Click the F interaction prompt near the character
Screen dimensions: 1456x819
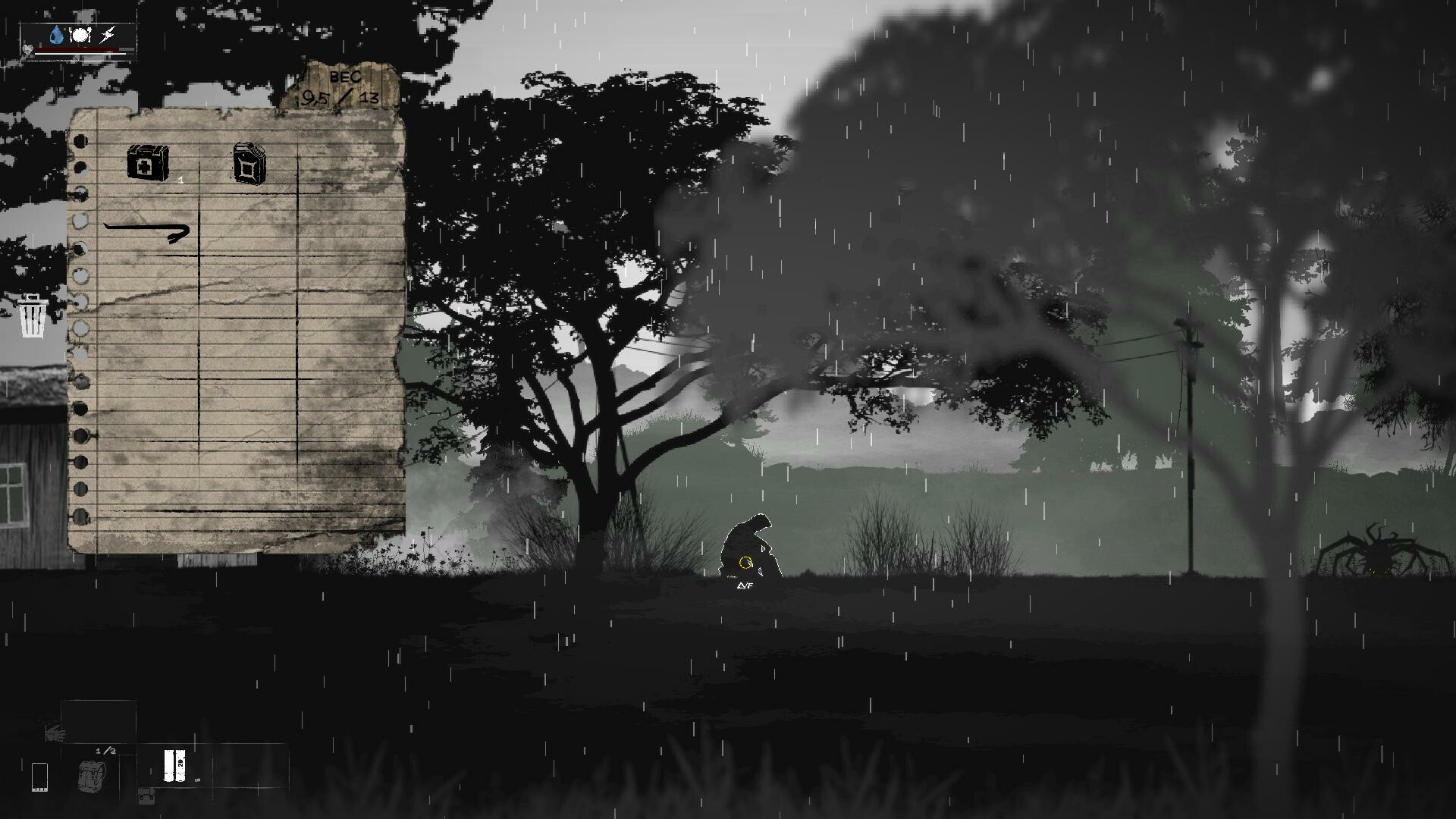pyautogui.click(x=745, y=585)
